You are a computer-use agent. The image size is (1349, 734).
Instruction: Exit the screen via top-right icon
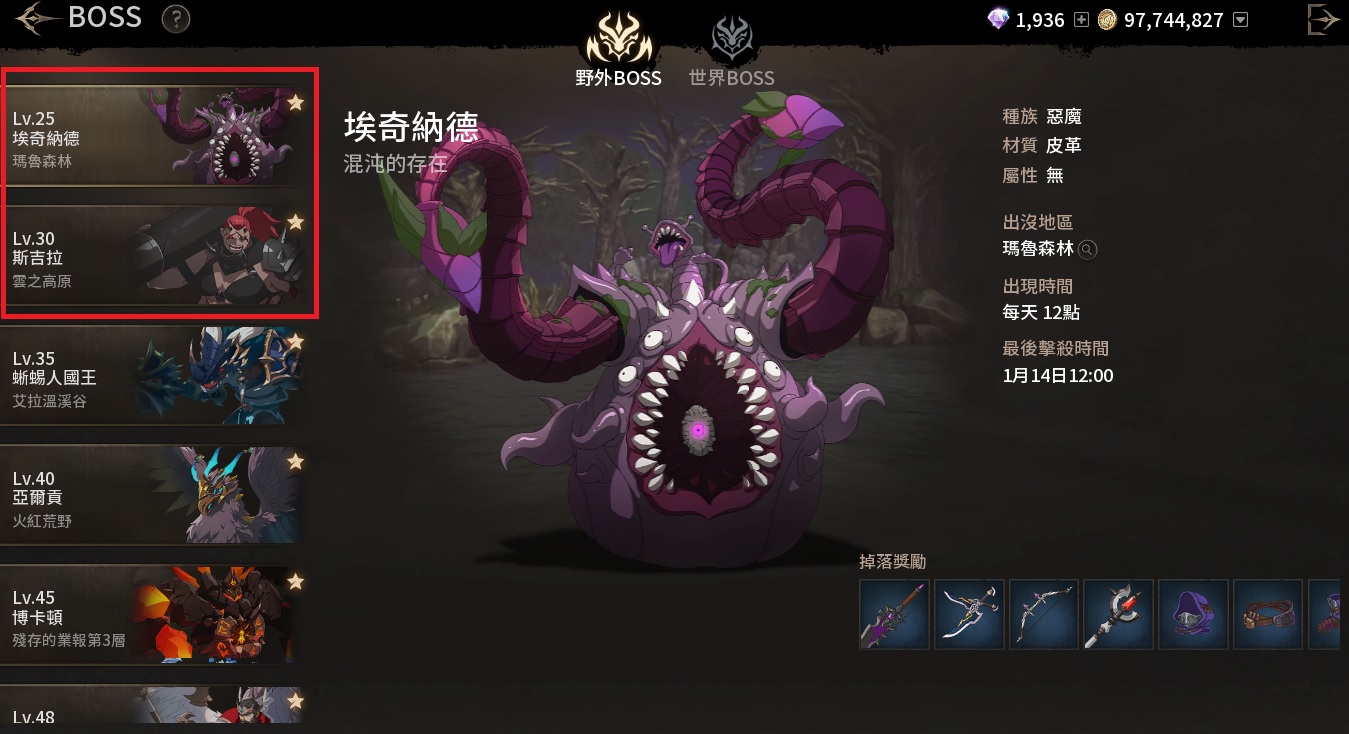[1323, 20]
